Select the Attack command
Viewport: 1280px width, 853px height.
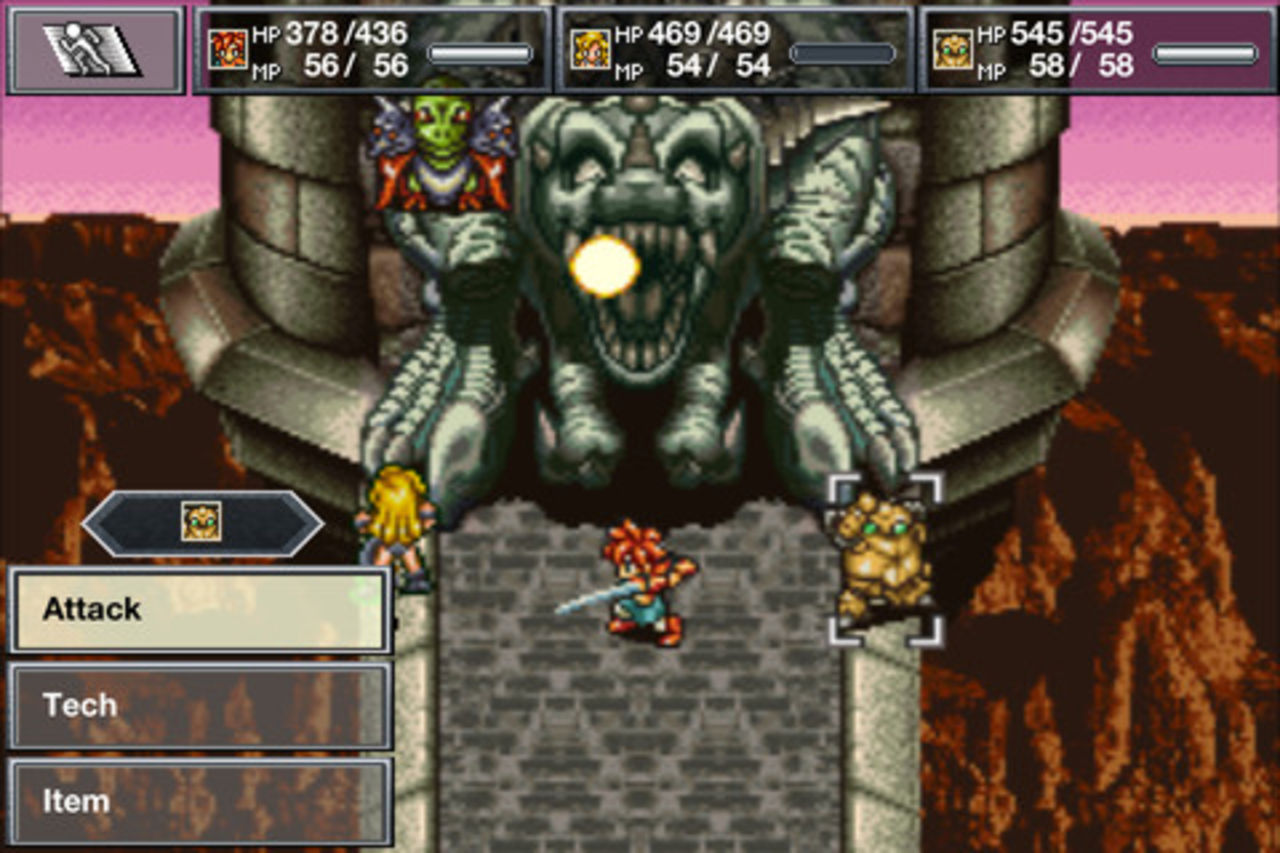click(x=197, y=608)
